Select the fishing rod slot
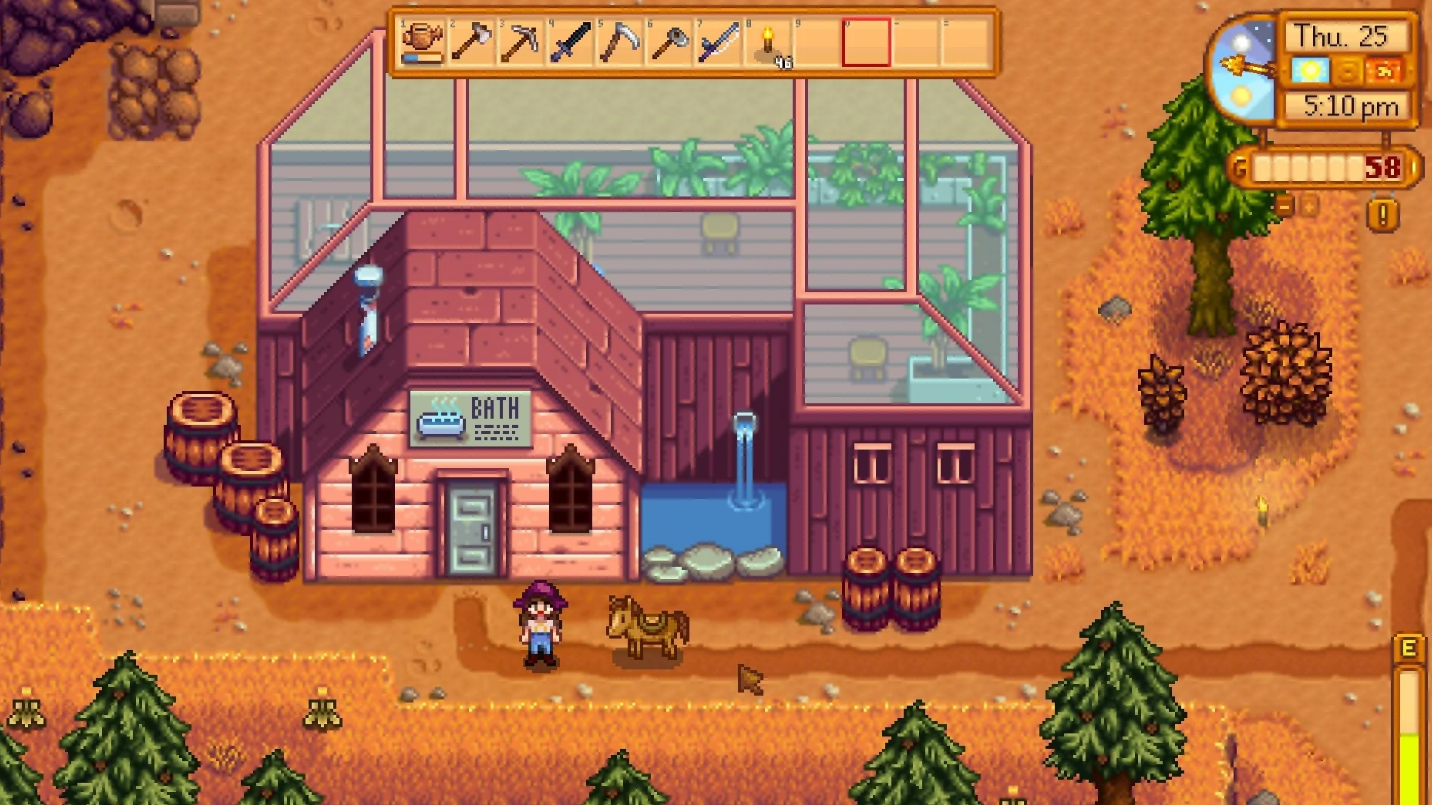 click(x=717, y=43)
